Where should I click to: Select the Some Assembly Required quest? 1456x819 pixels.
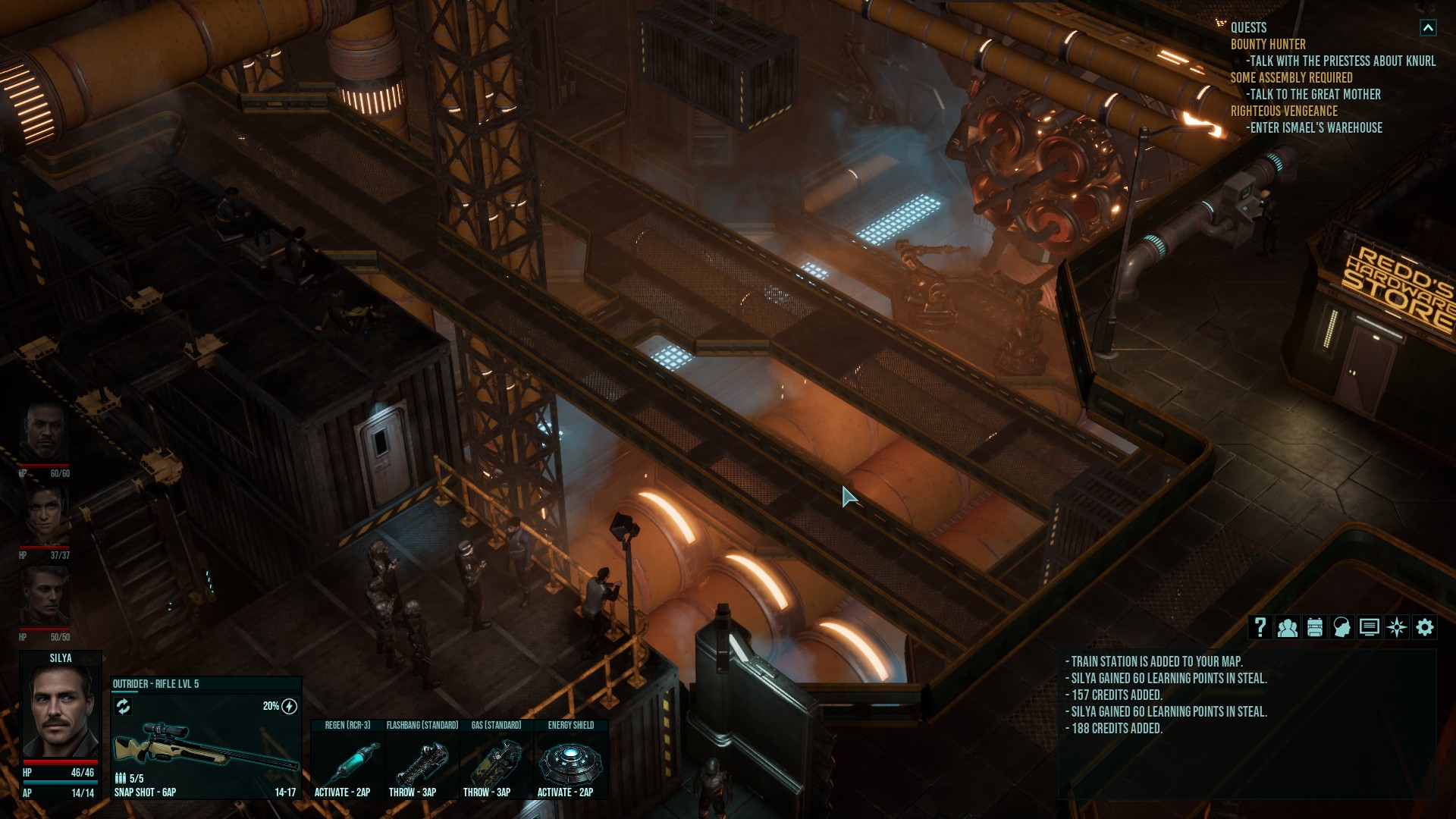1291,78
